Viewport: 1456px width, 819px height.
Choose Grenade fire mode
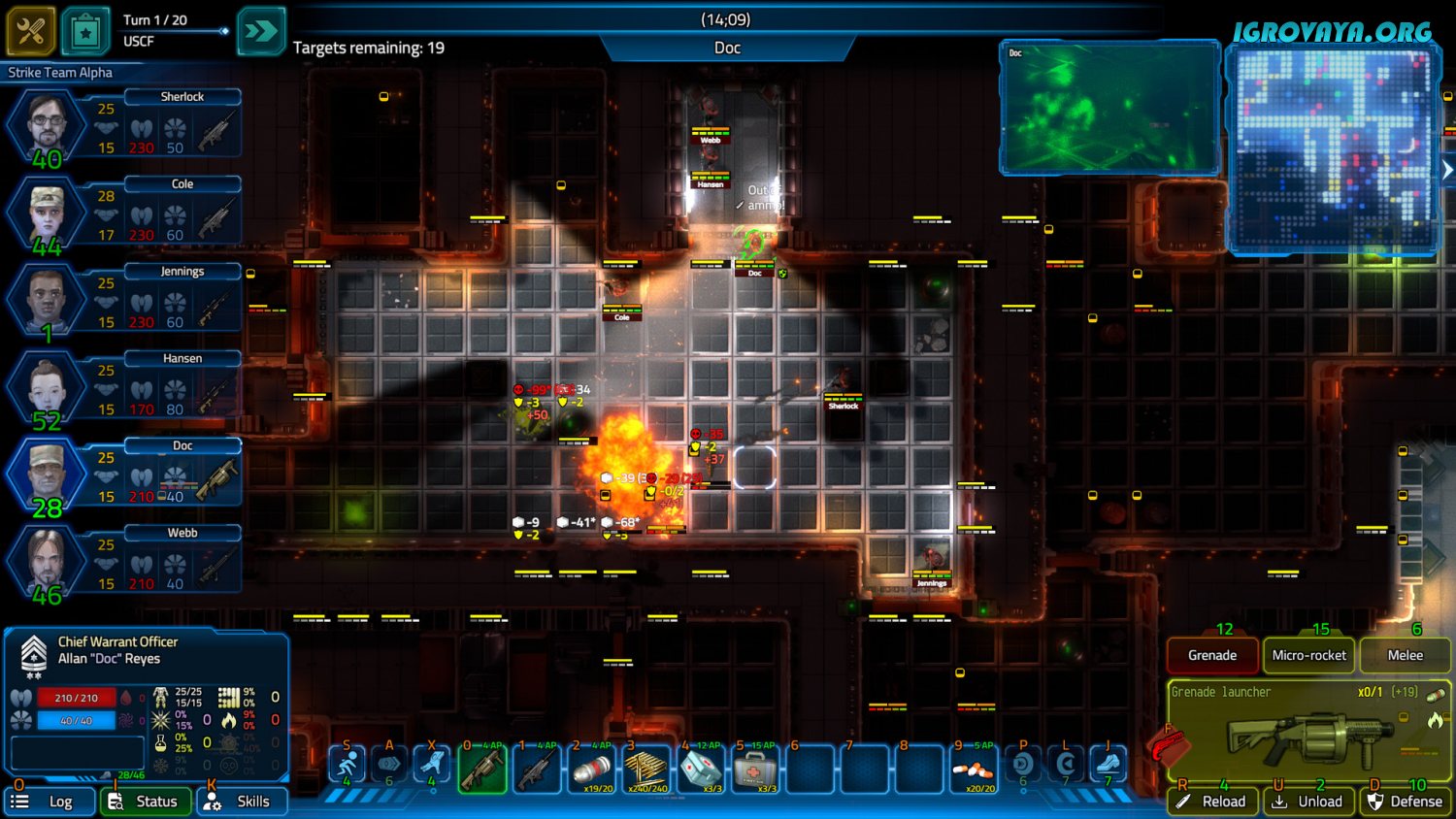[1212, 656]
